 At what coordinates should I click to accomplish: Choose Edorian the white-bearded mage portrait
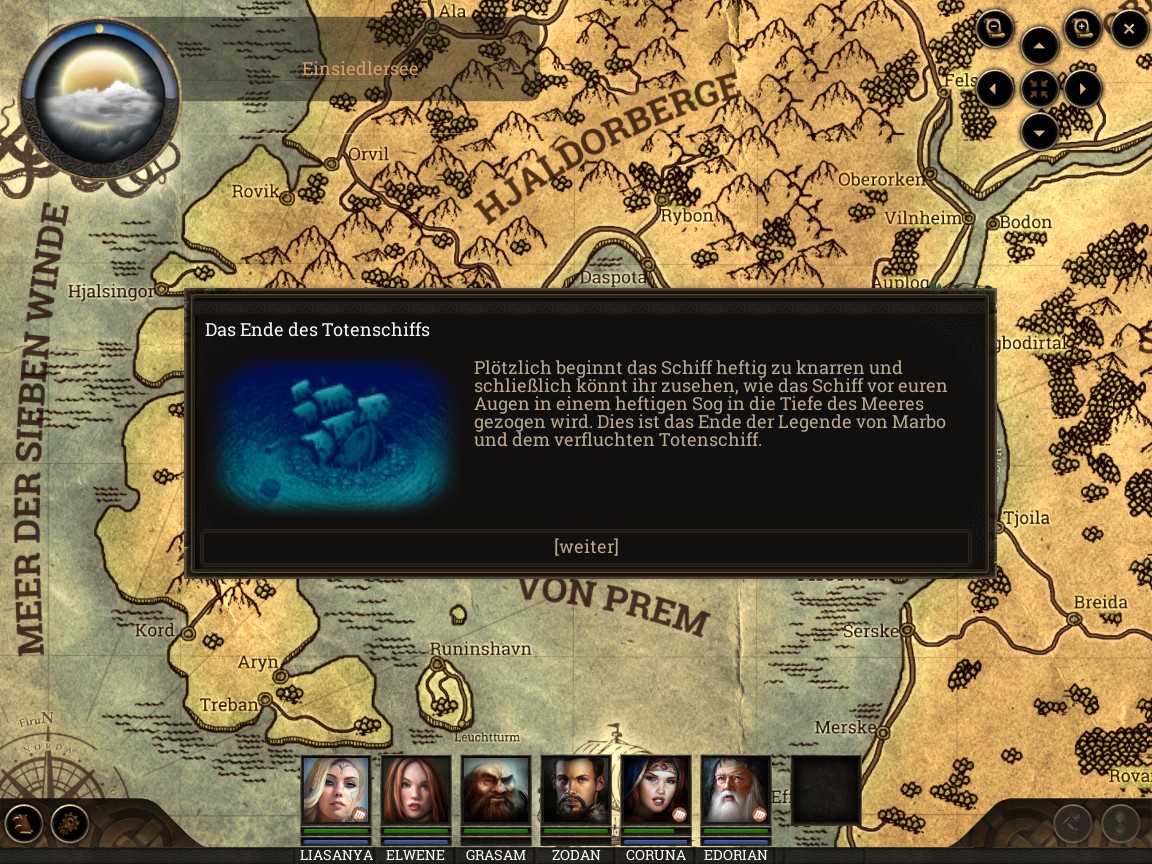point(736,790)
